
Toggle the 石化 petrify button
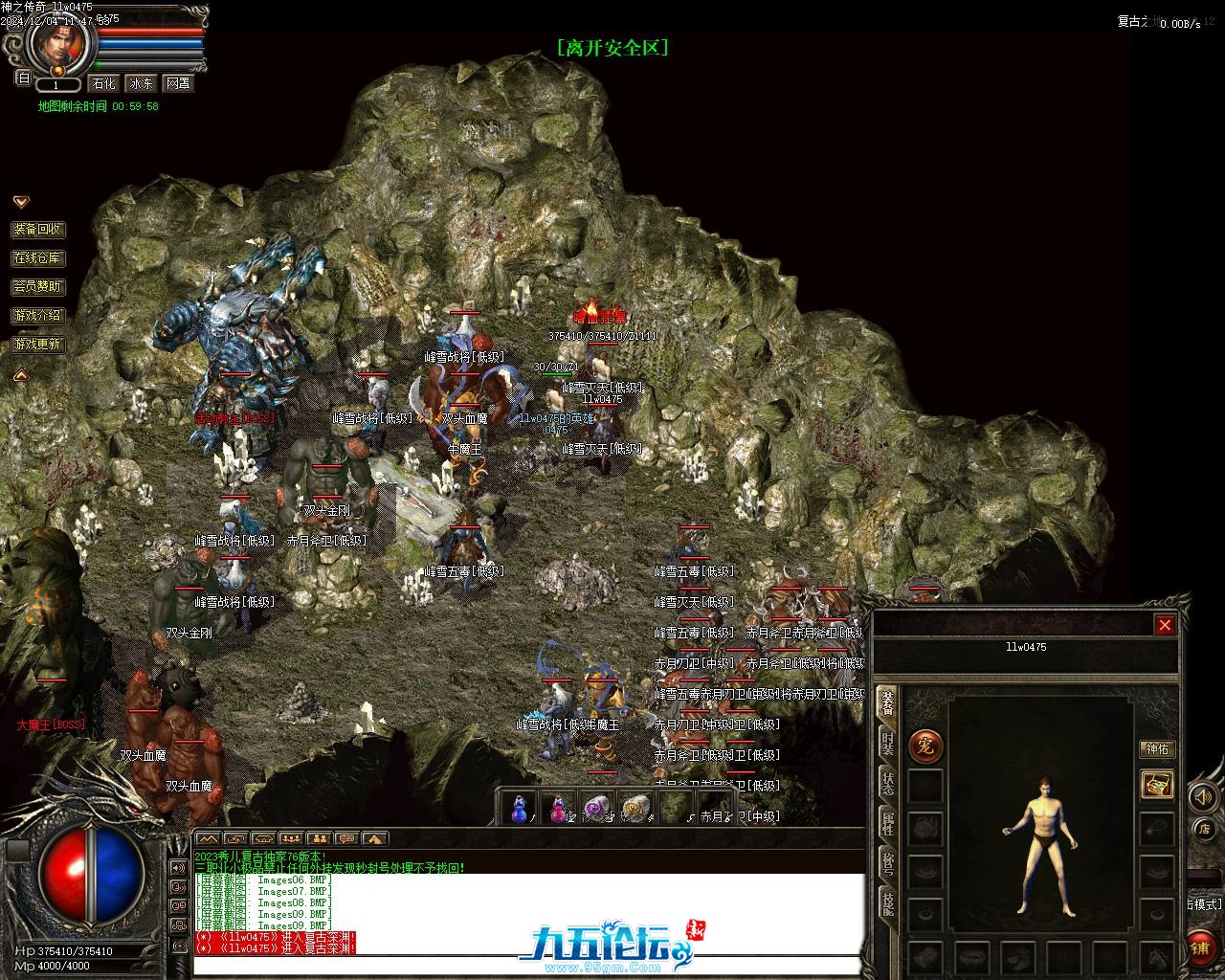coord(104,83)
